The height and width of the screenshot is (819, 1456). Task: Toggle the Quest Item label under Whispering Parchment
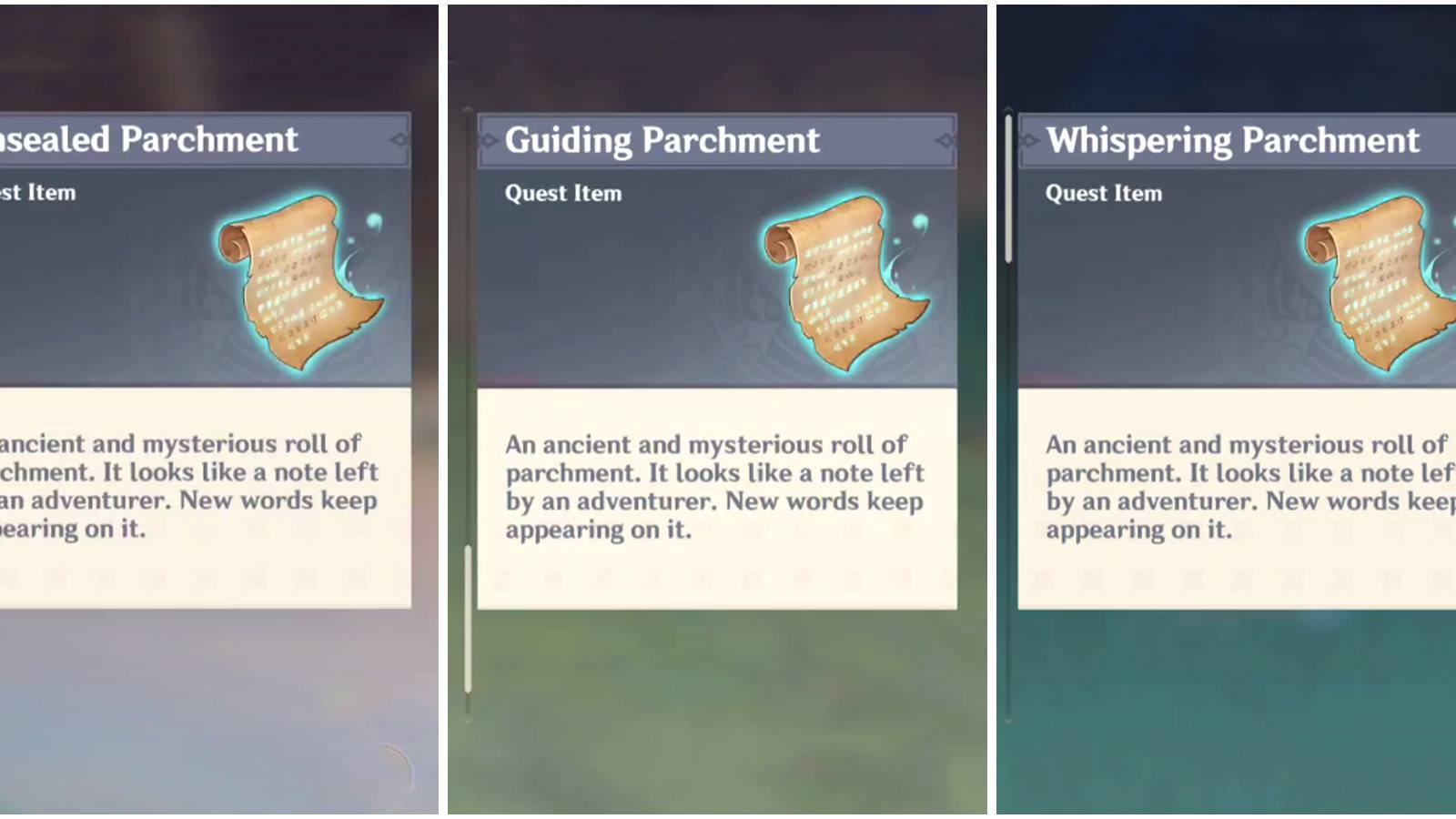coord(1103,193)
